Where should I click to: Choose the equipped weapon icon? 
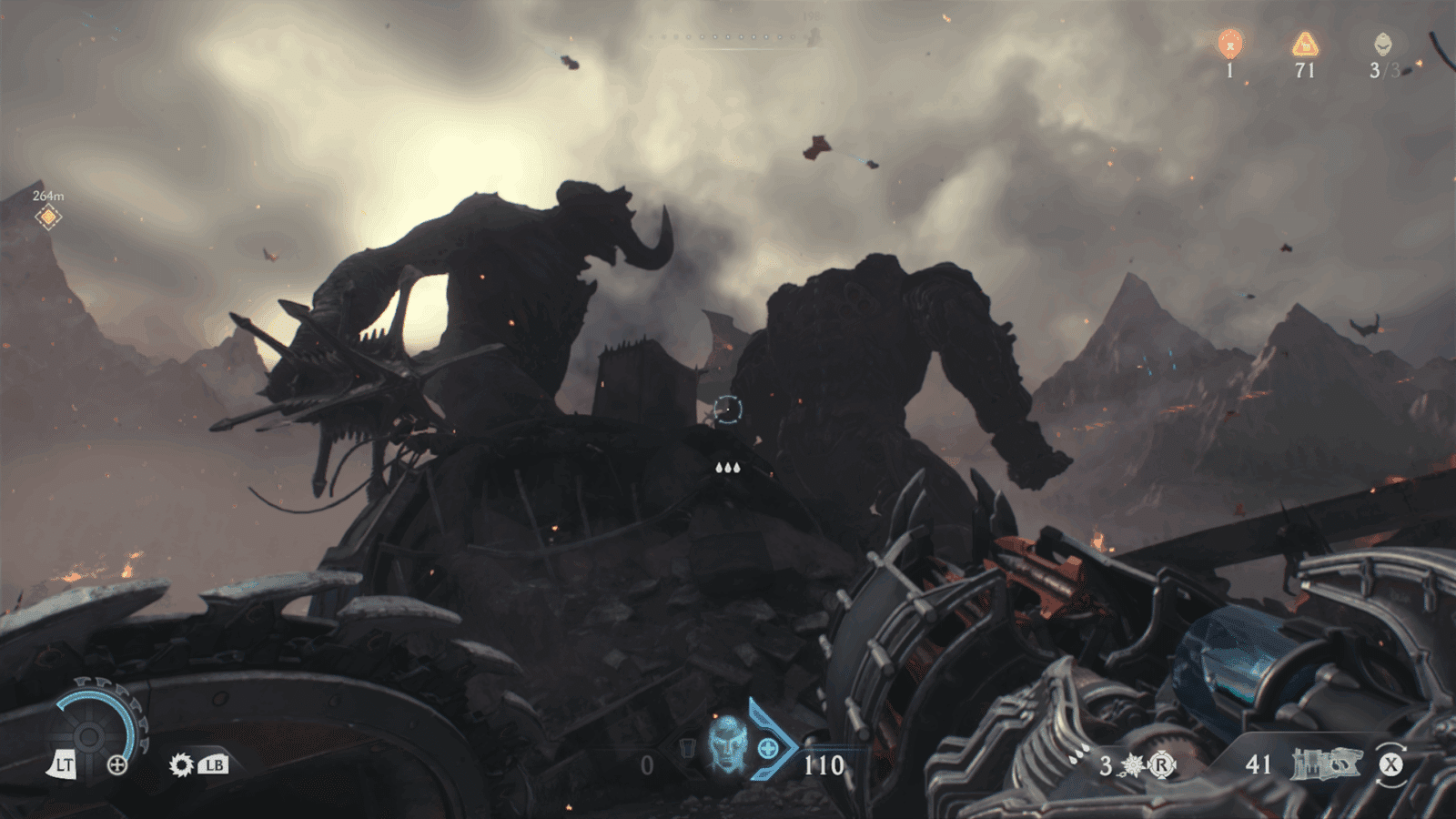coord(1326,764)
